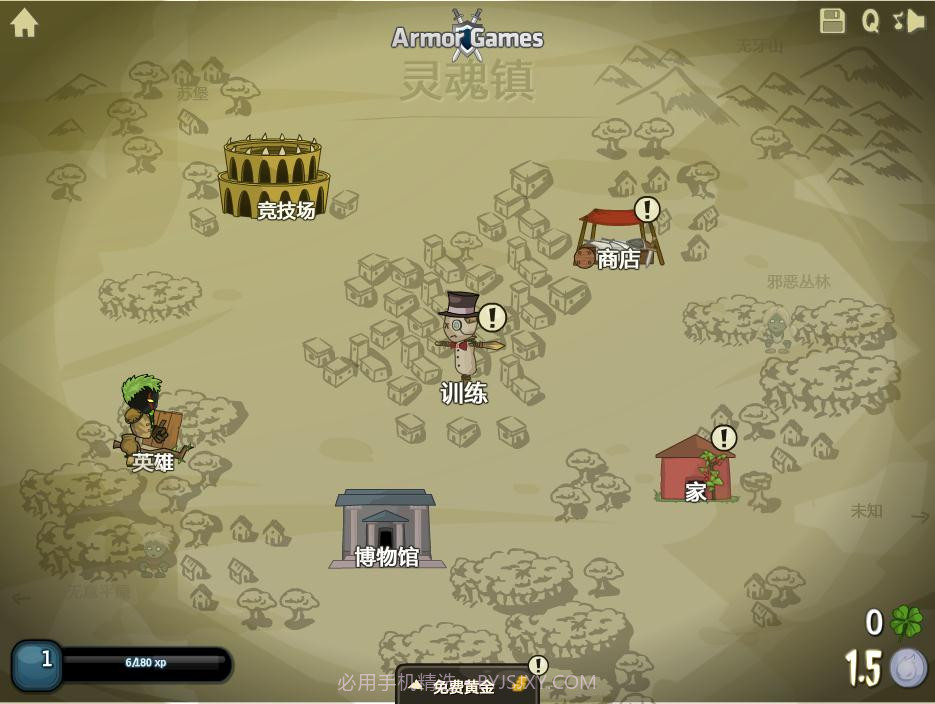Travel right toward the 未知 area arrow
Screen dimensions: 935x704
coord(920,516)
